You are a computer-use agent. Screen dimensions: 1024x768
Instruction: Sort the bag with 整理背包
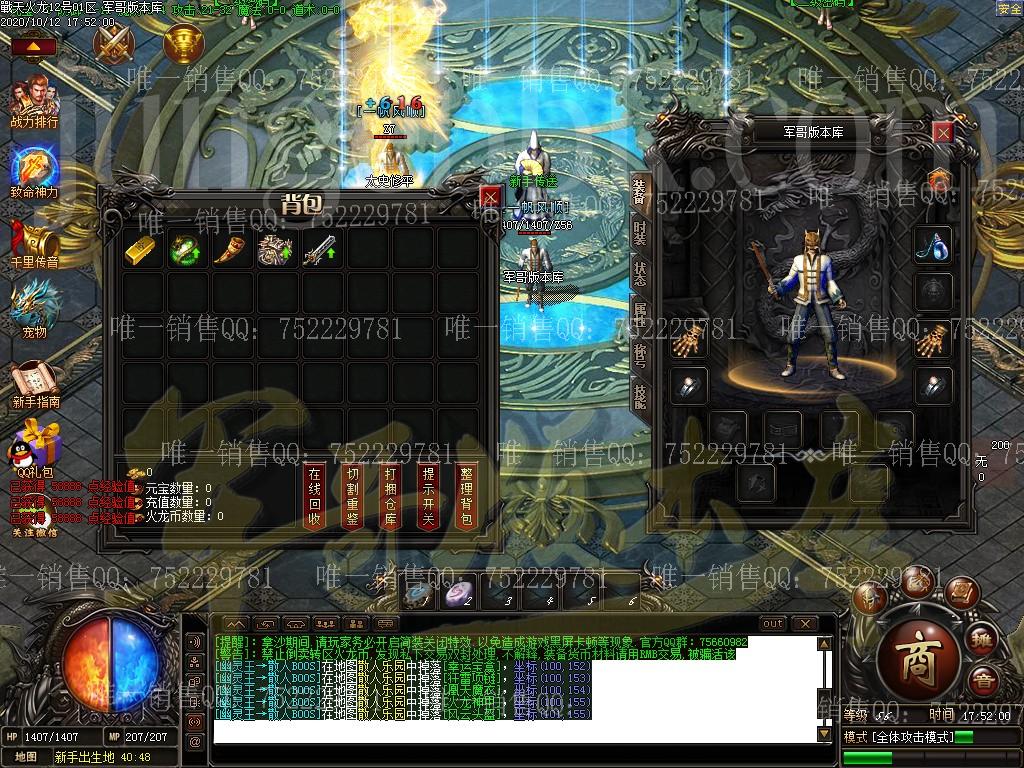pos(466,495)
